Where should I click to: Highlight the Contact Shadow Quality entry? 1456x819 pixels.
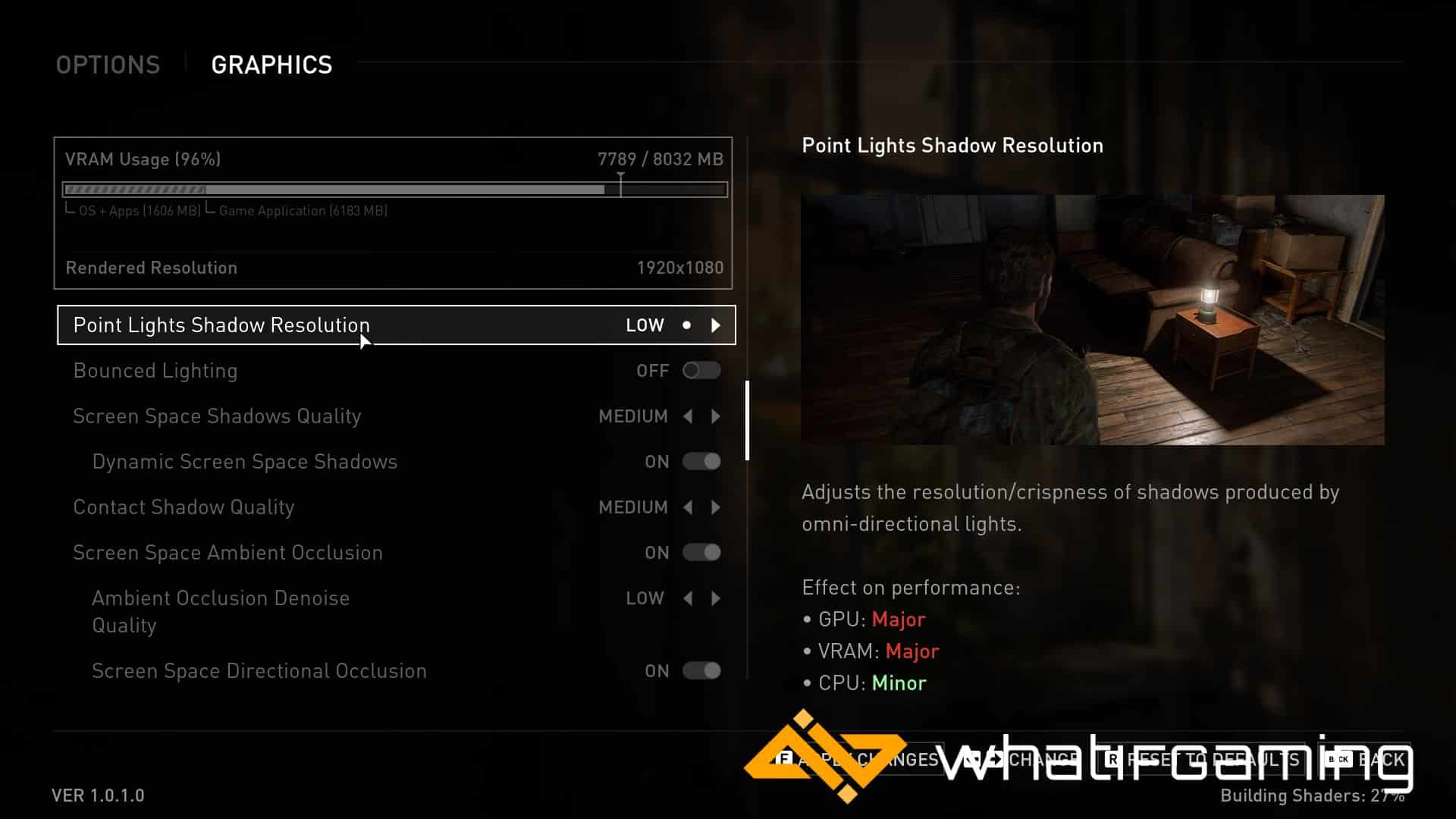(x=184, y=507)
